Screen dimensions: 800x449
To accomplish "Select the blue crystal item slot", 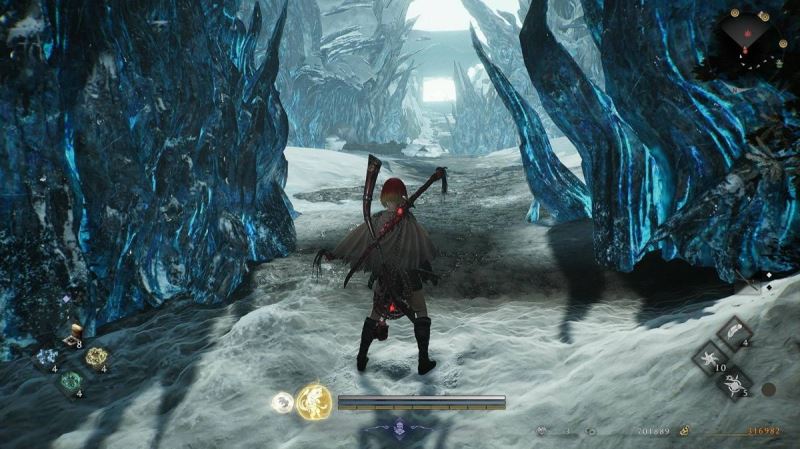I will click(46, 358).
